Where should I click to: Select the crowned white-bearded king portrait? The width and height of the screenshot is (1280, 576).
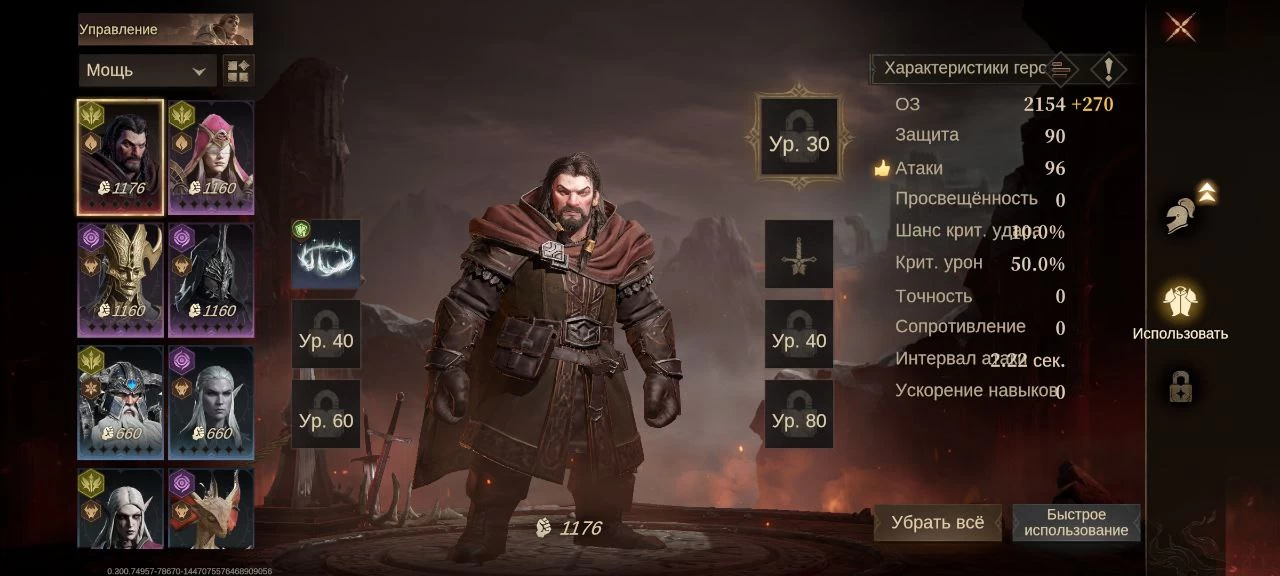(121, 403)
